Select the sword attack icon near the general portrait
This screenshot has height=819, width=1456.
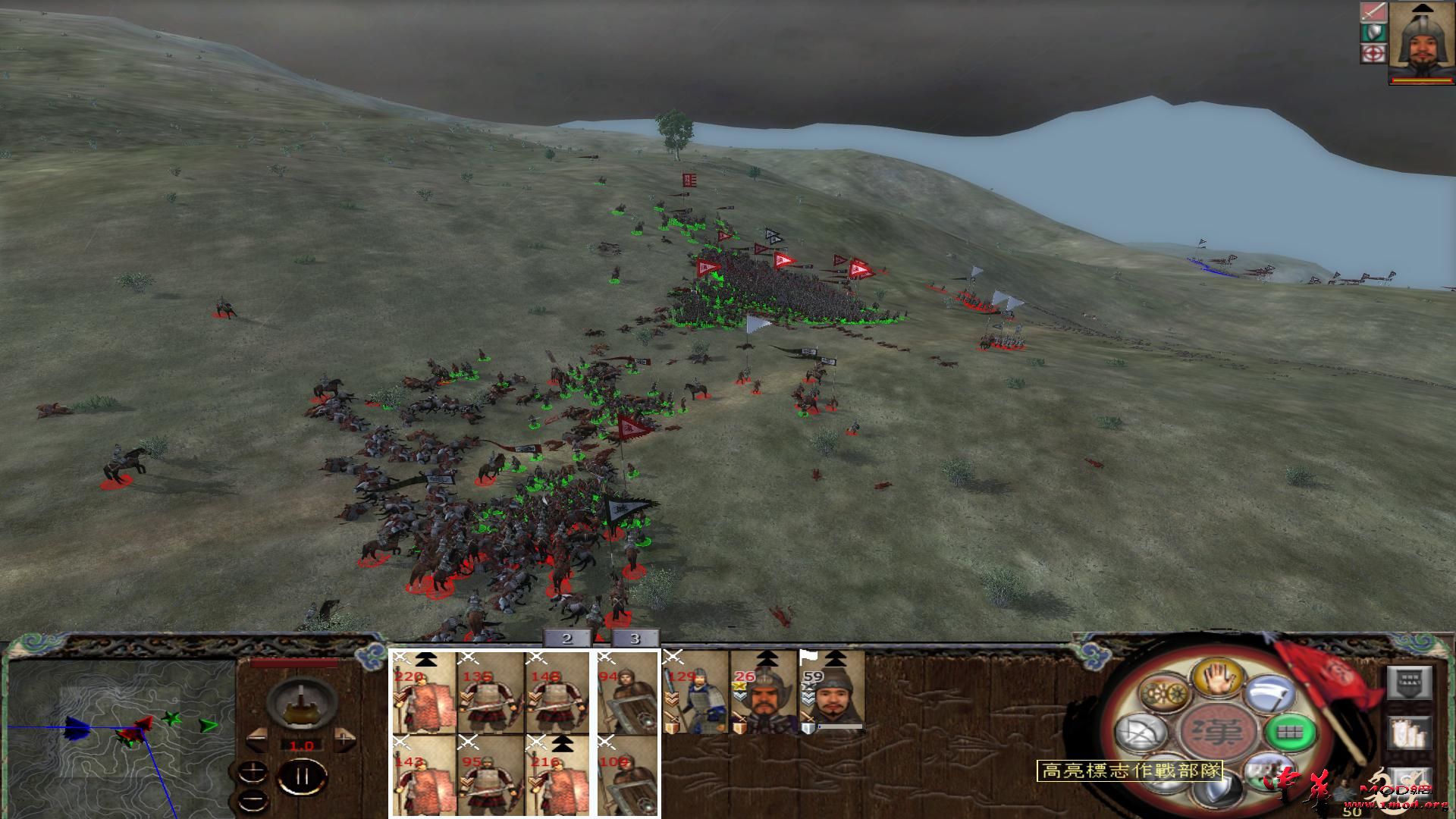pos(1373,11)
